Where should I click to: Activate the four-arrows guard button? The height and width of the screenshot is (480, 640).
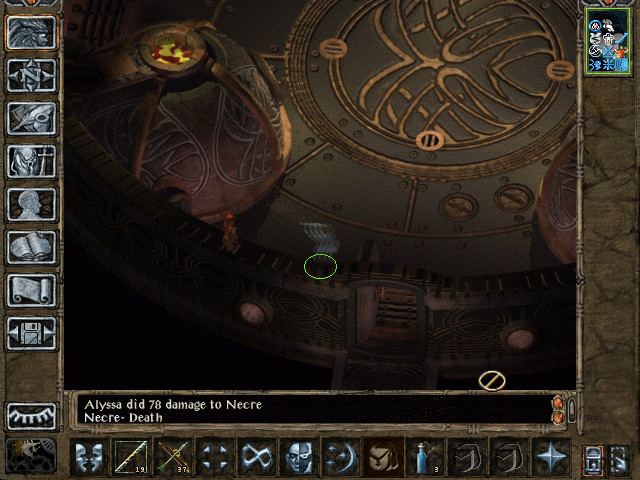pyautogui.click(x=215, y=457)
